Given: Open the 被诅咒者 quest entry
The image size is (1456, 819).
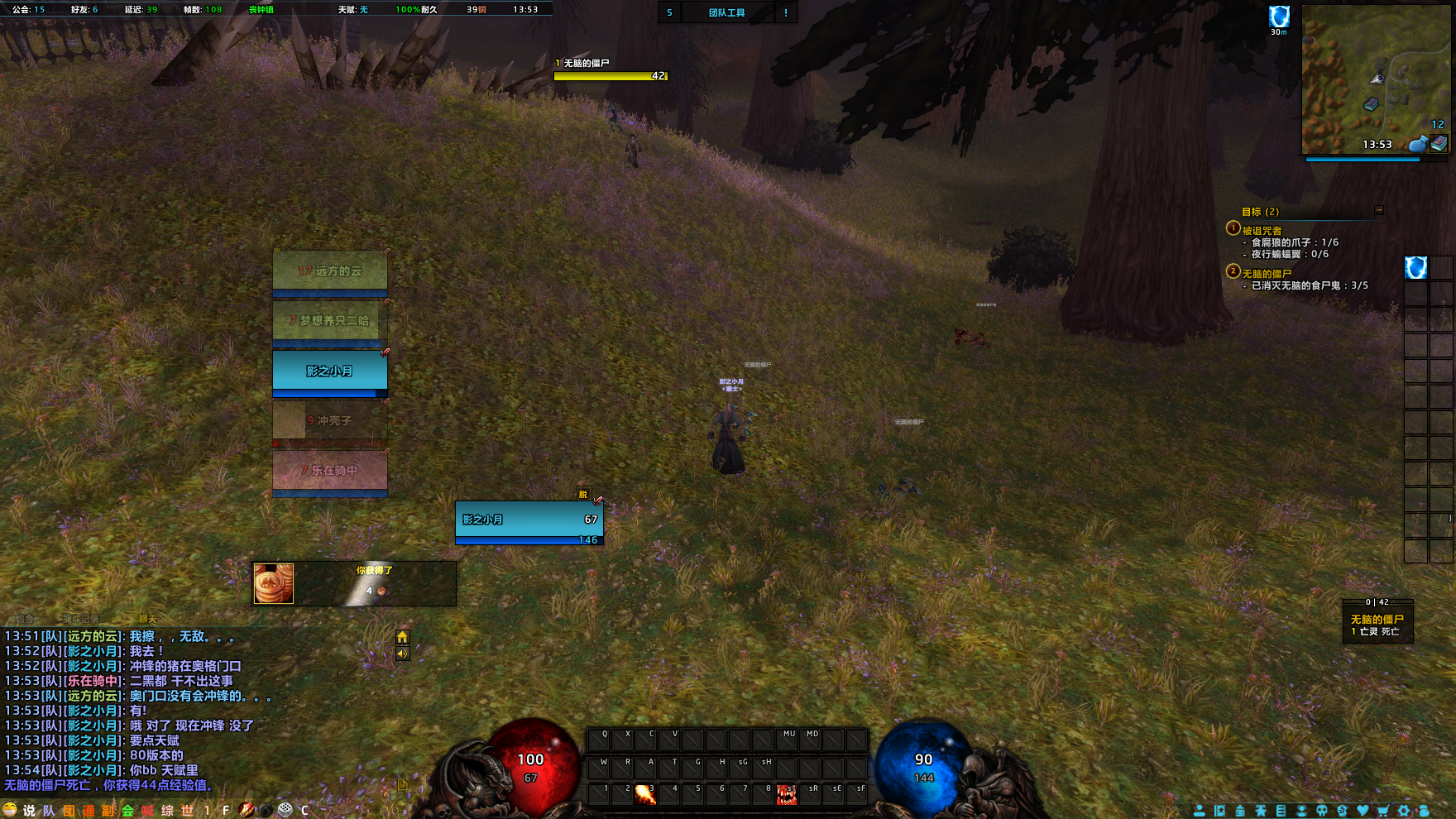Looking at the screenshot, I should (x=1262, y=231).
